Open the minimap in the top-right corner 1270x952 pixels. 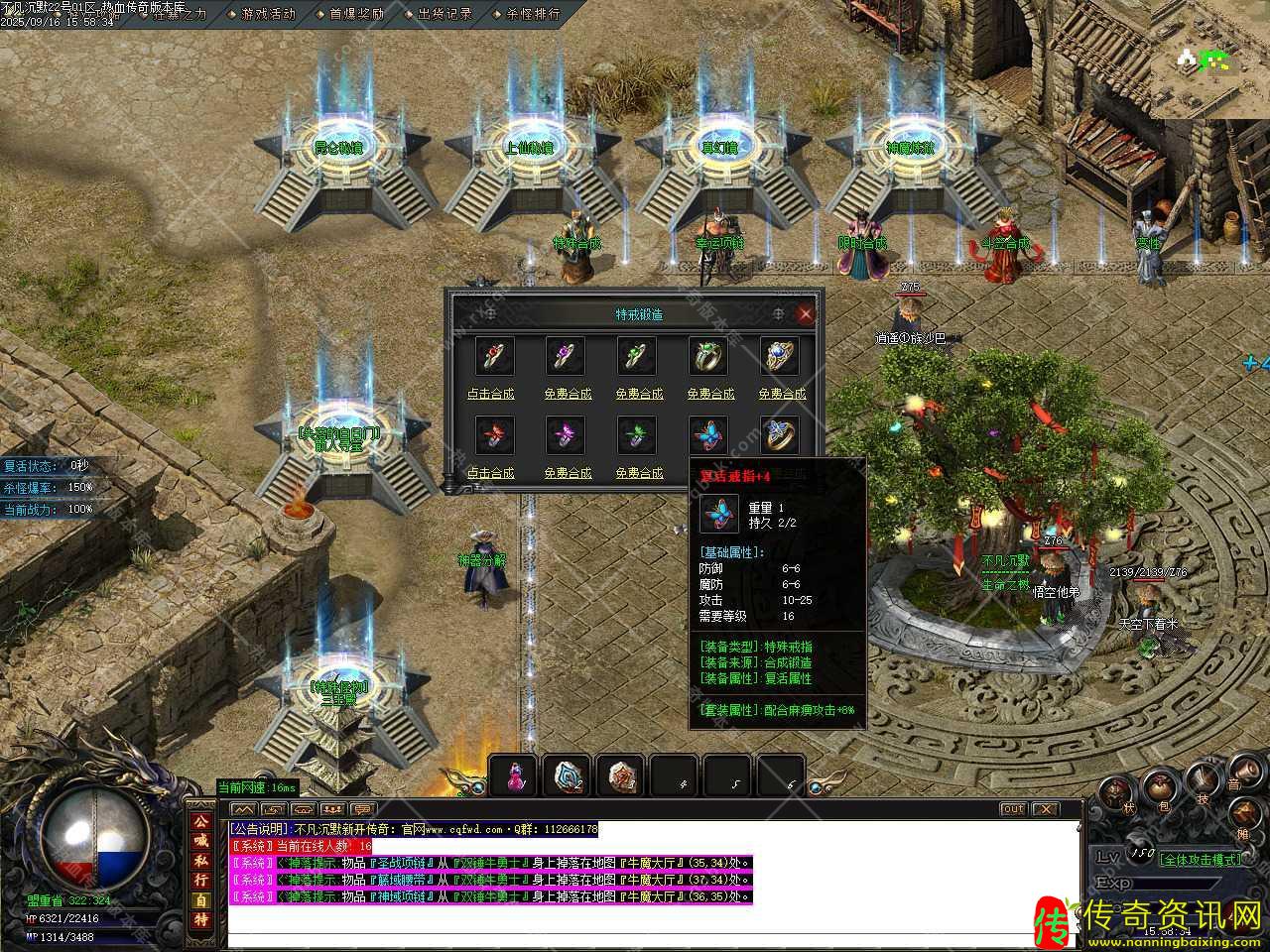pos(1208,59)
